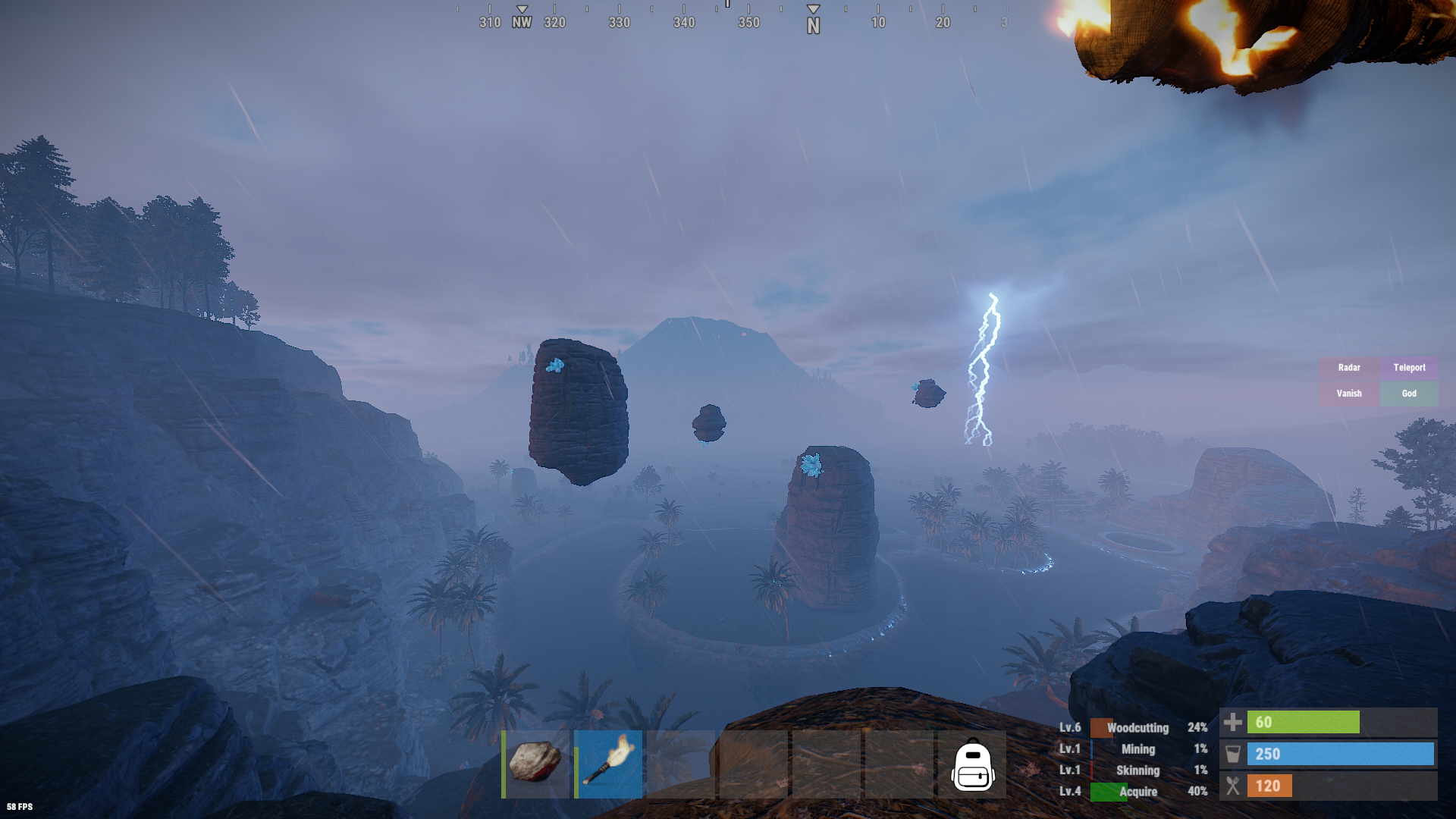The image size is (1456, 819).
Task: Toggle the Radar admin button
Action: [x=1348, y=368]
